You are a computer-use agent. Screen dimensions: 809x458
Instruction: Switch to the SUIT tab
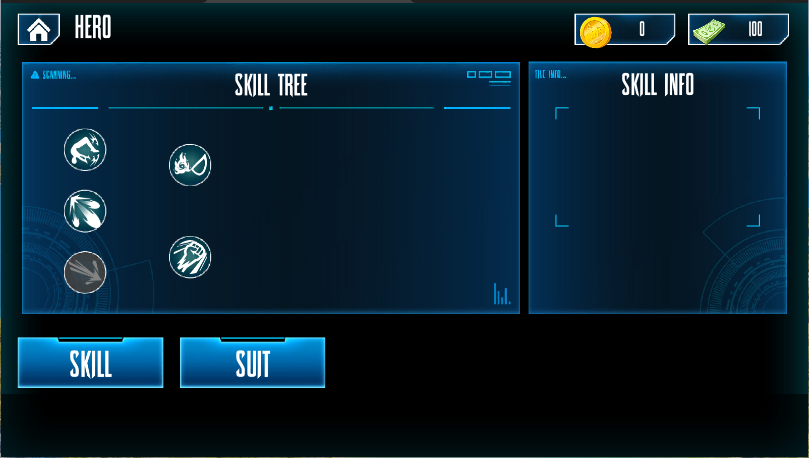252,363
